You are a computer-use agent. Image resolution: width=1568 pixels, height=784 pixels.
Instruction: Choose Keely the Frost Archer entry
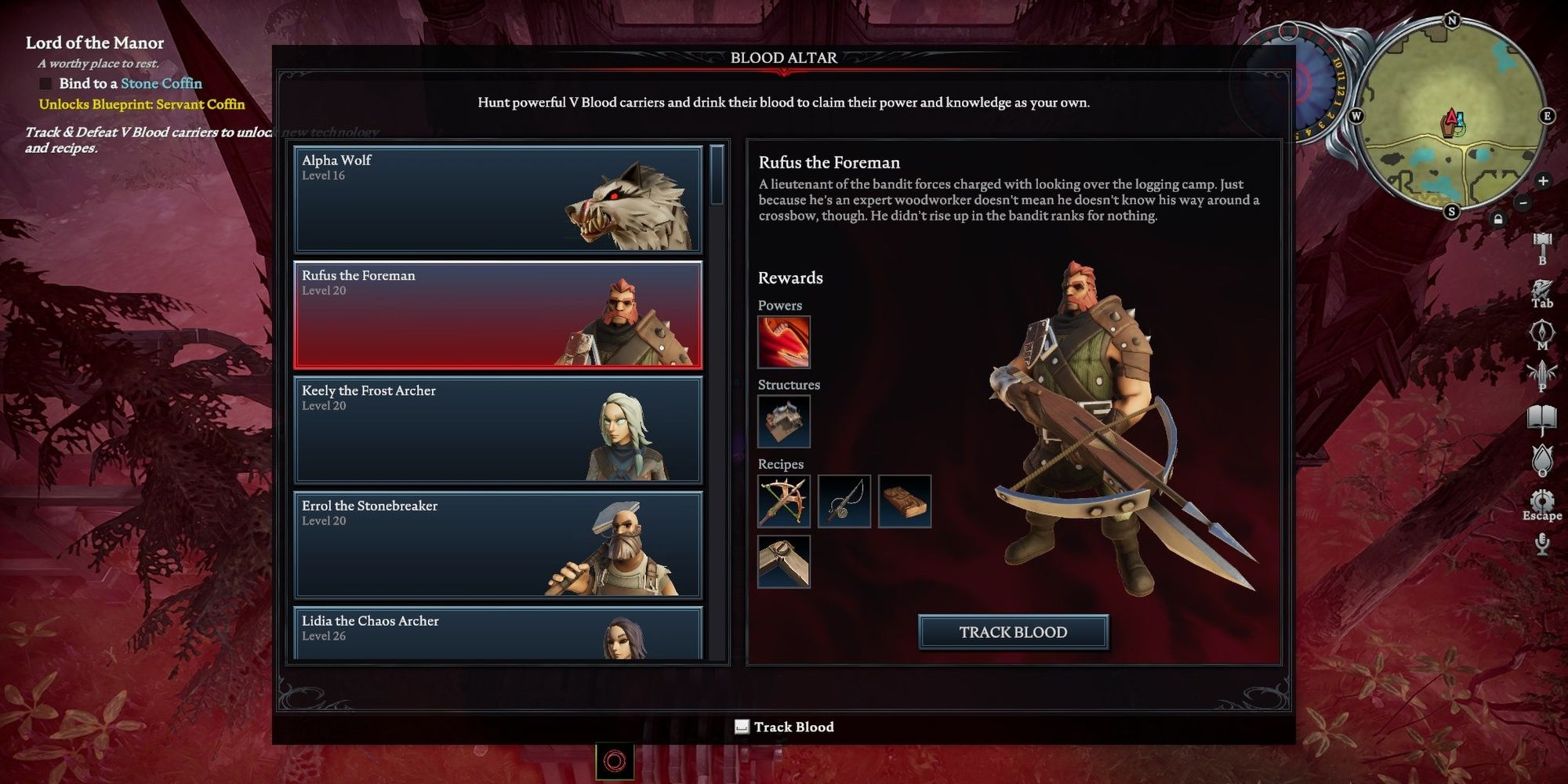coord(497,430)
